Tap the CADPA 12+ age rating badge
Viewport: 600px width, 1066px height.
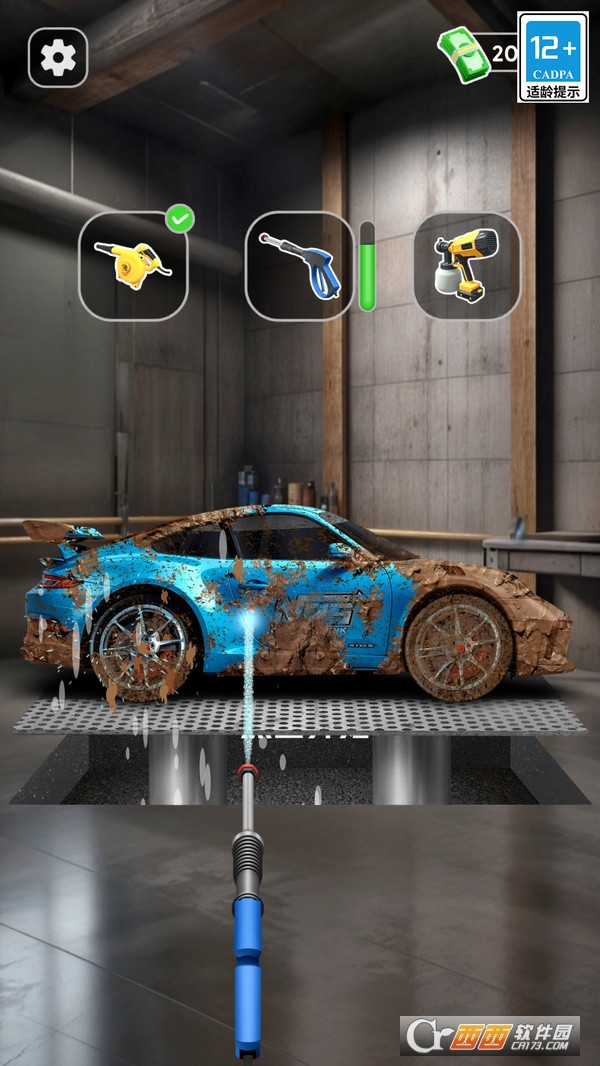[x=553, y=57]
